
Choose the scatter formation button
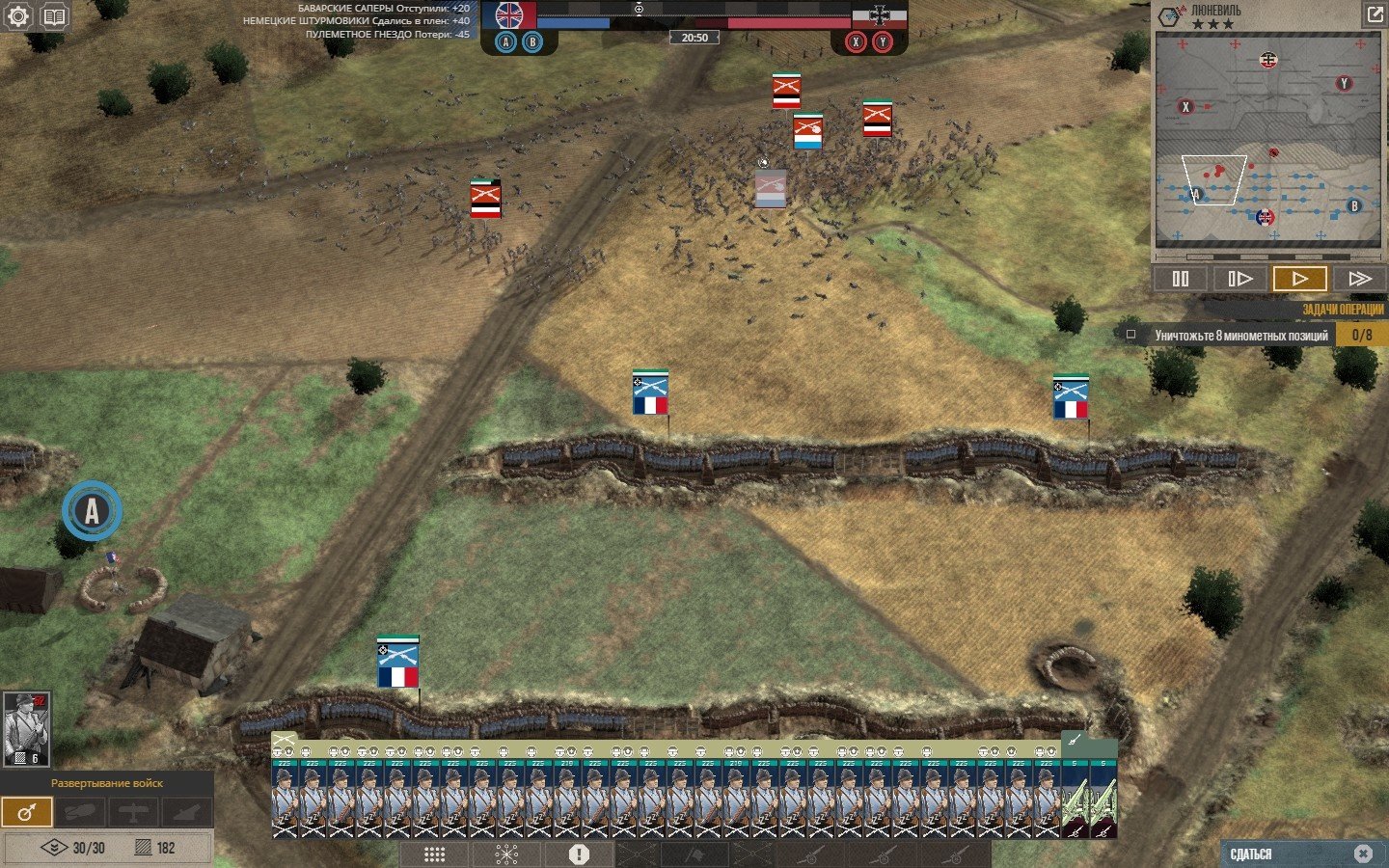click(x=506, y=854)
